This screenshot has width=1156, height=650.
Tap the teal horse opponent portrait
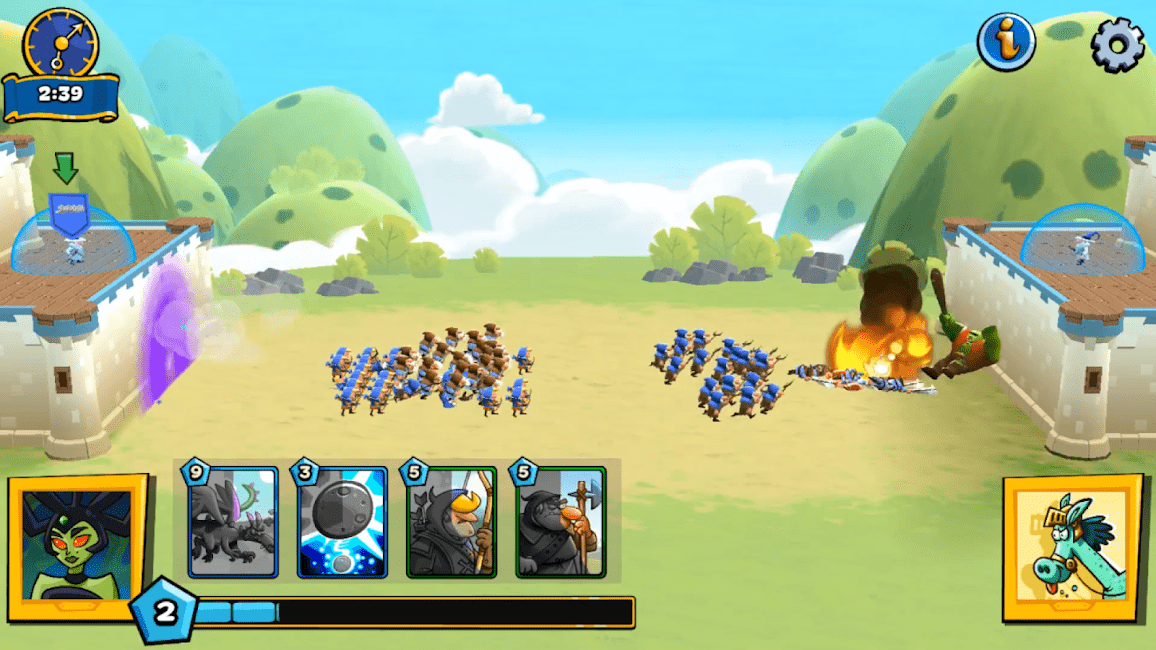pos(1072,546)
